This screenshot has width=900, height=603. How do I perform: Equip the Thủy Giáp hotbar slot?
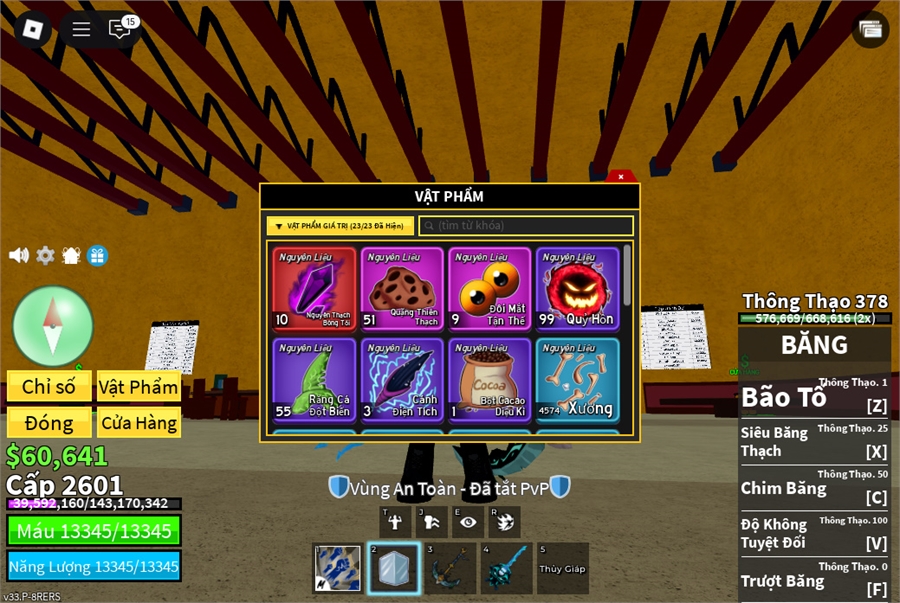click(x=562, y=568)
